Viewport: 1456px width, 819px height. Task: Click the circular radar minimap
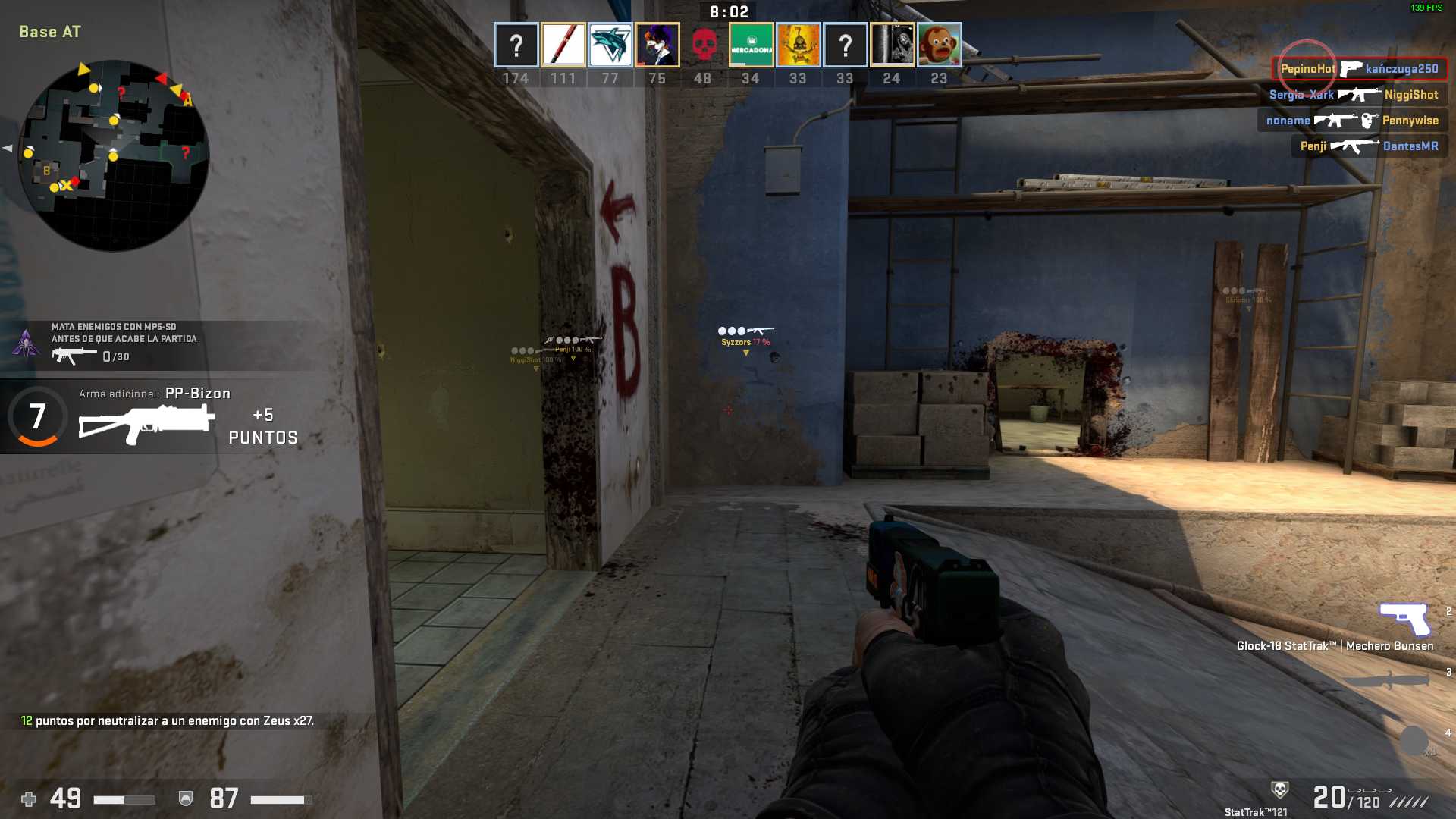click(114, 155)
